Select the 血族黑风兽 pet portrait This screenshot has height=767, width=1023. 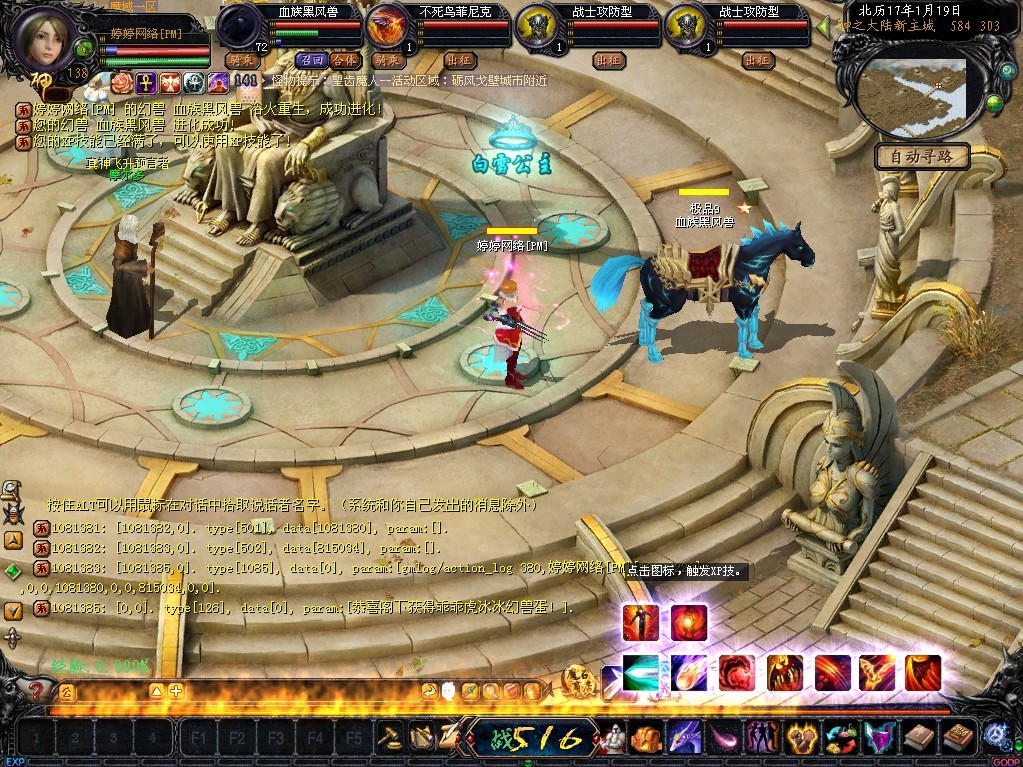pyautogui.click(x=240, y=27)
